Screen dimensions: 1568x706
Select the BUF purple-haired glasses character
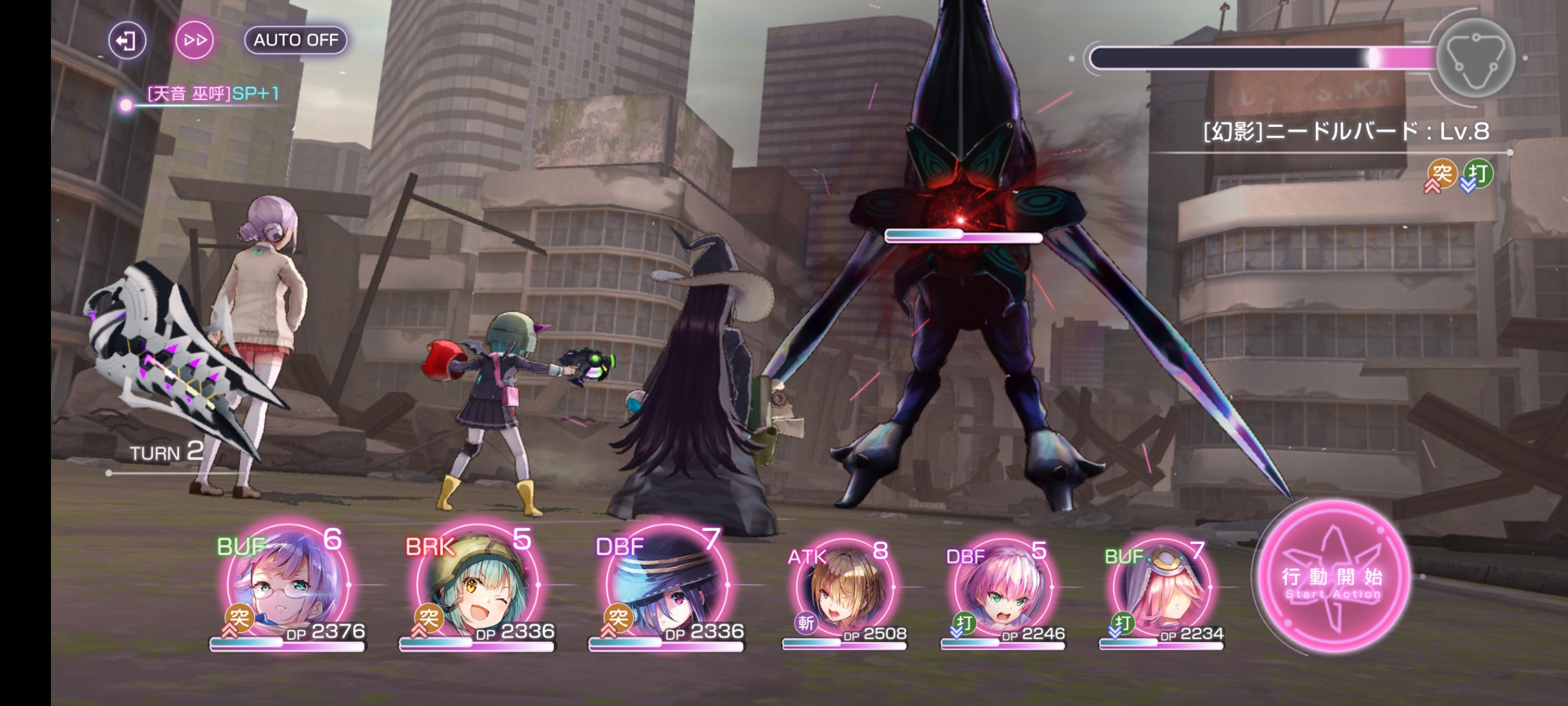(287, 585)
